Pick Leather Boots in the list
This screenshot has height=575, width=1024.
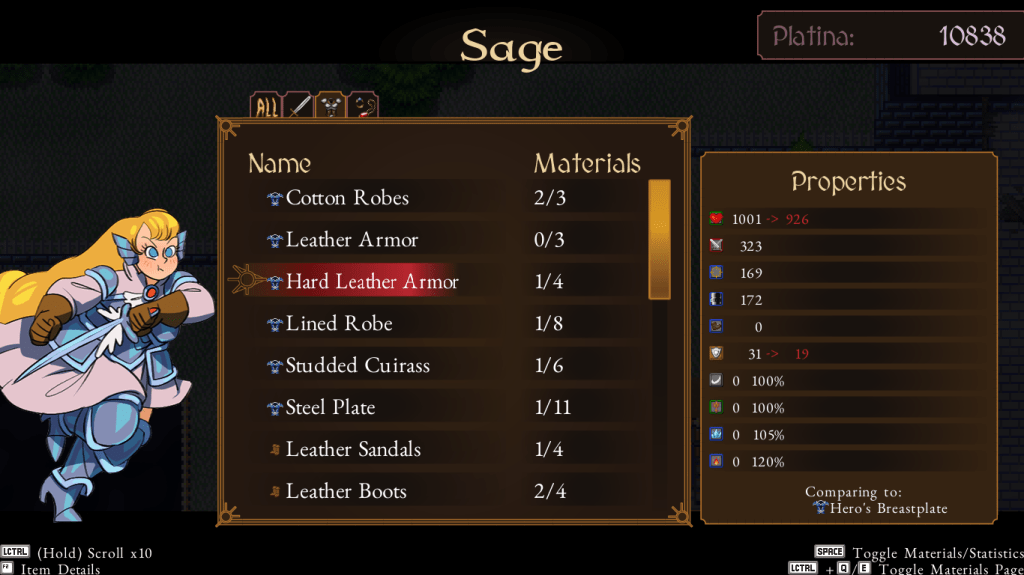[345, 492]
